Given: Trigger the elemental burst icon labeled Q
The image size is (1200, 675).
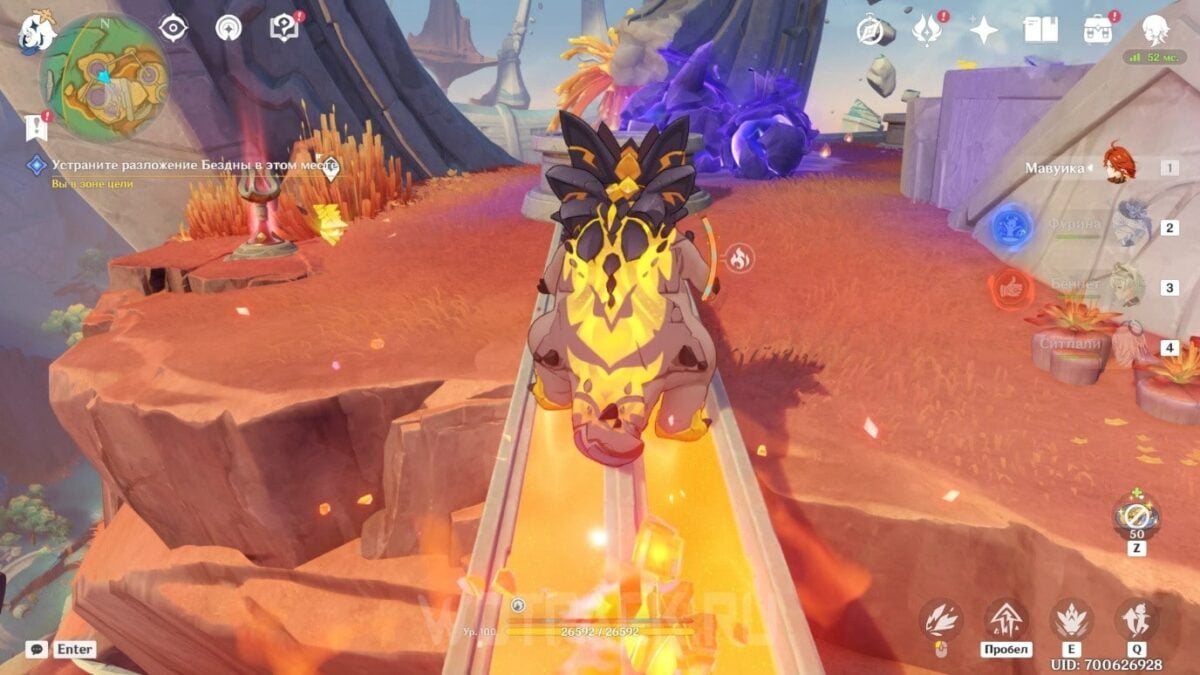Looking at the screenshot, I should (1136, 619).
